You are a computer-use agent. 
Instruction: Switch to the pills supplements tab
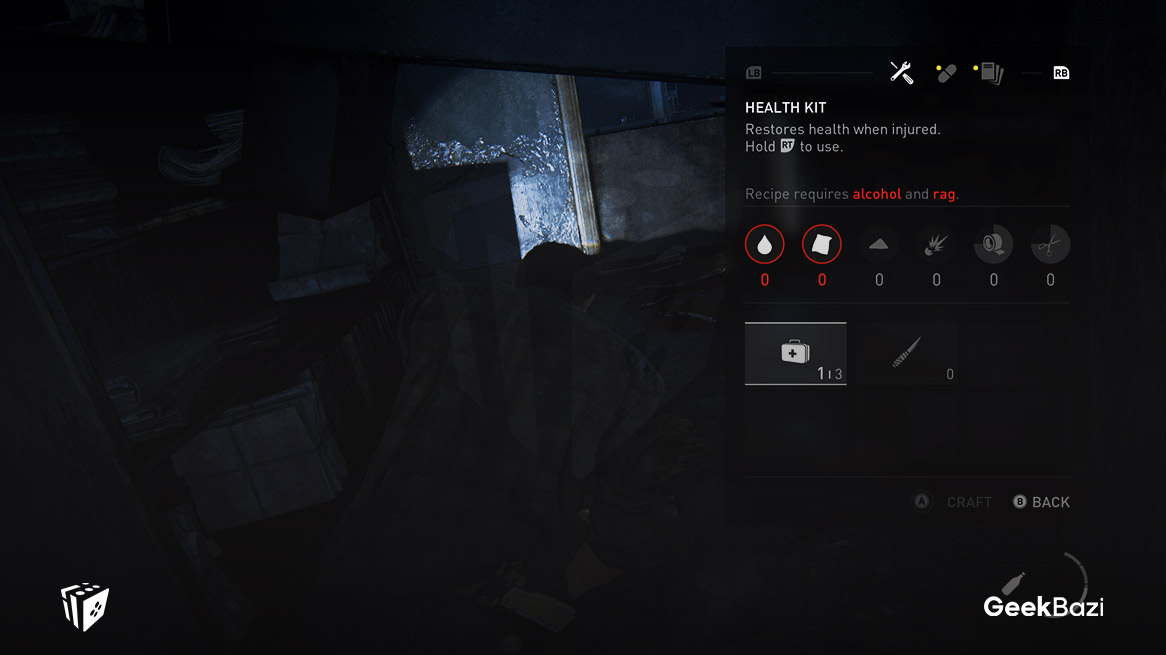946,73
